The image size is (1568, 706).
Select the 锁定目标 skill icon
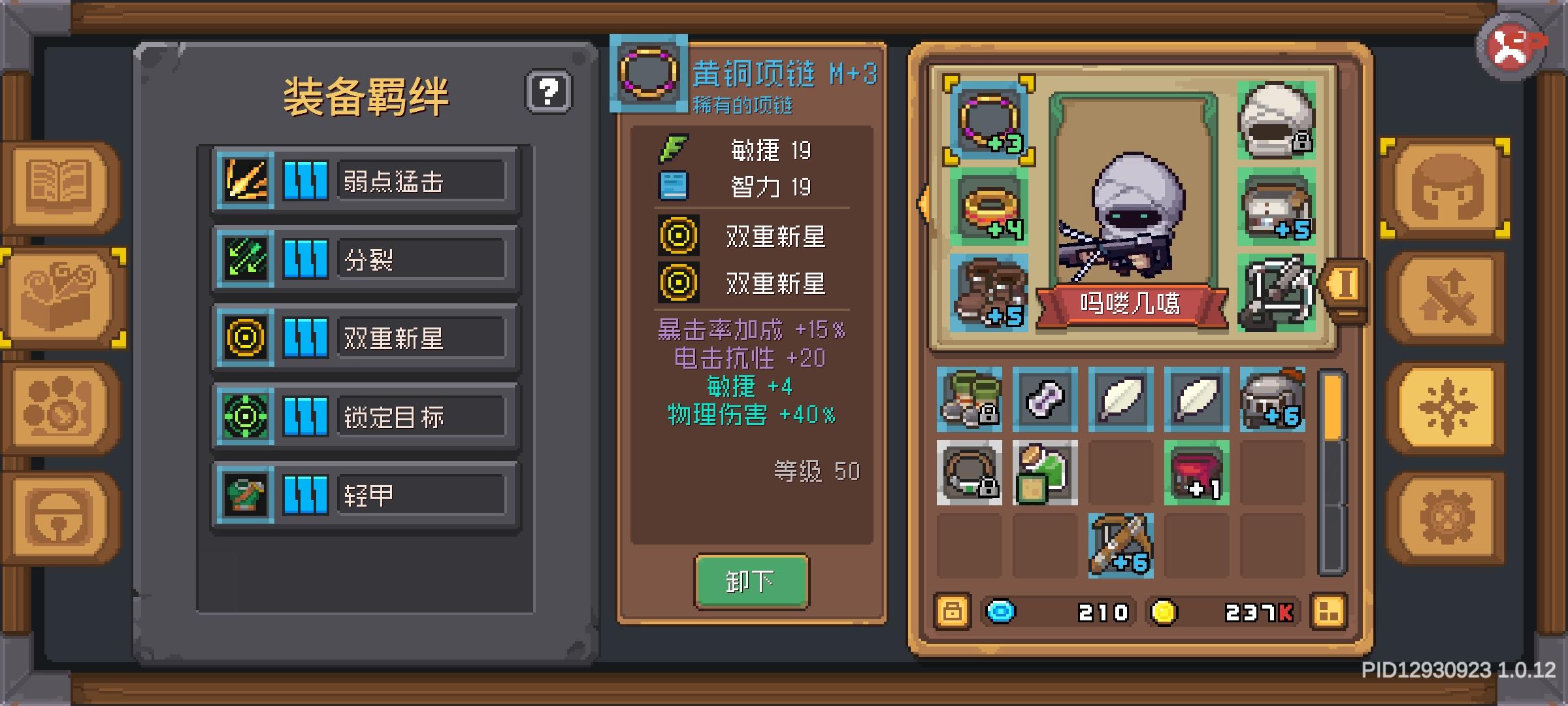pos(244,416)
